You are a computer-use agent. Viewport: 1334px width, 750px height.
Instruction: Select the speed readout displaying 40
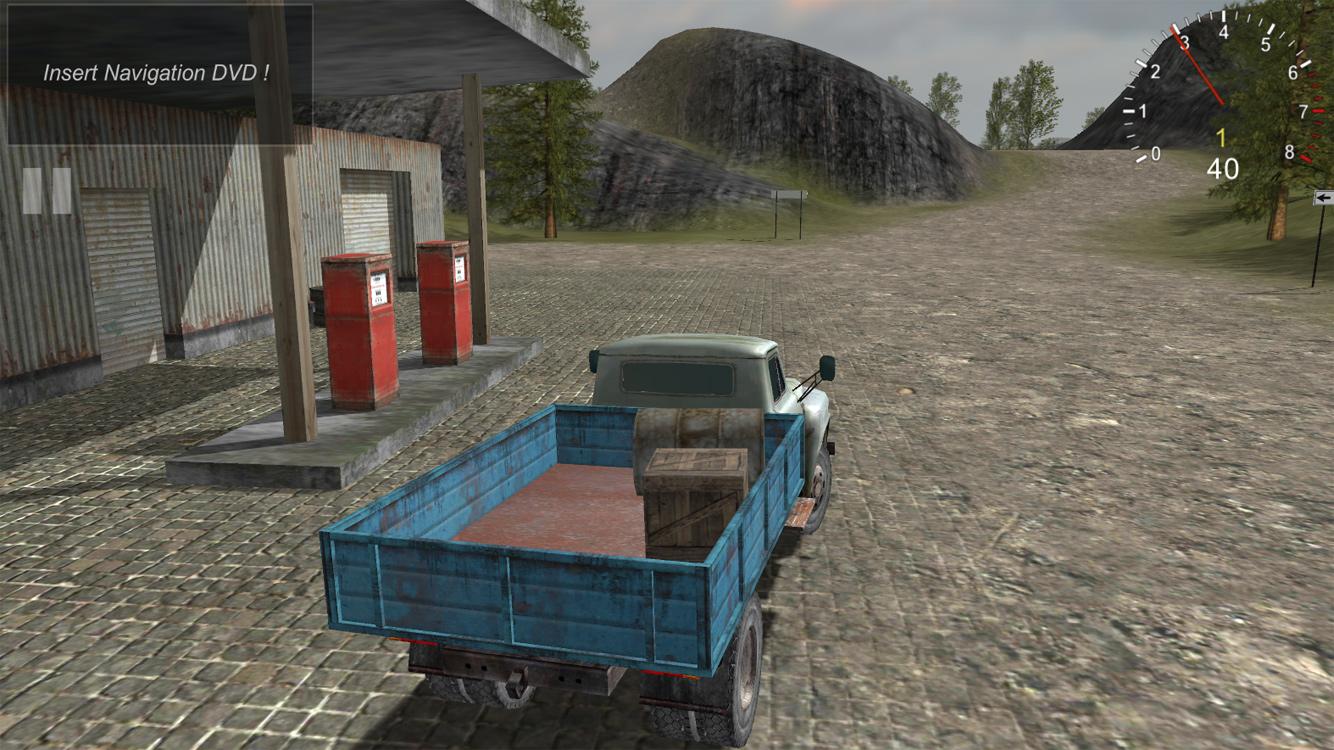point(1224,166)
